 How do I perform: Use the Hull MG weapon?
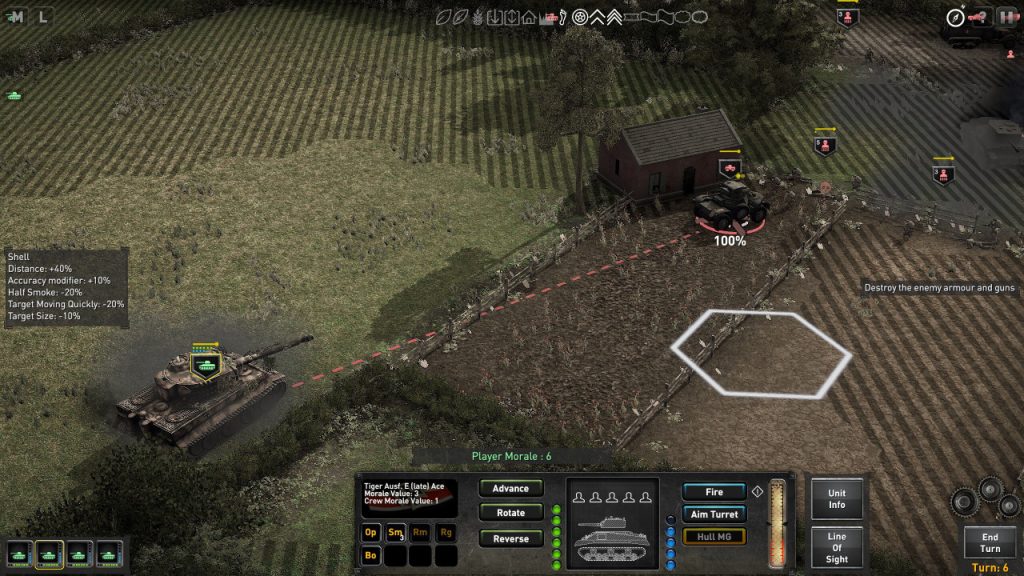tap(714, 536)
